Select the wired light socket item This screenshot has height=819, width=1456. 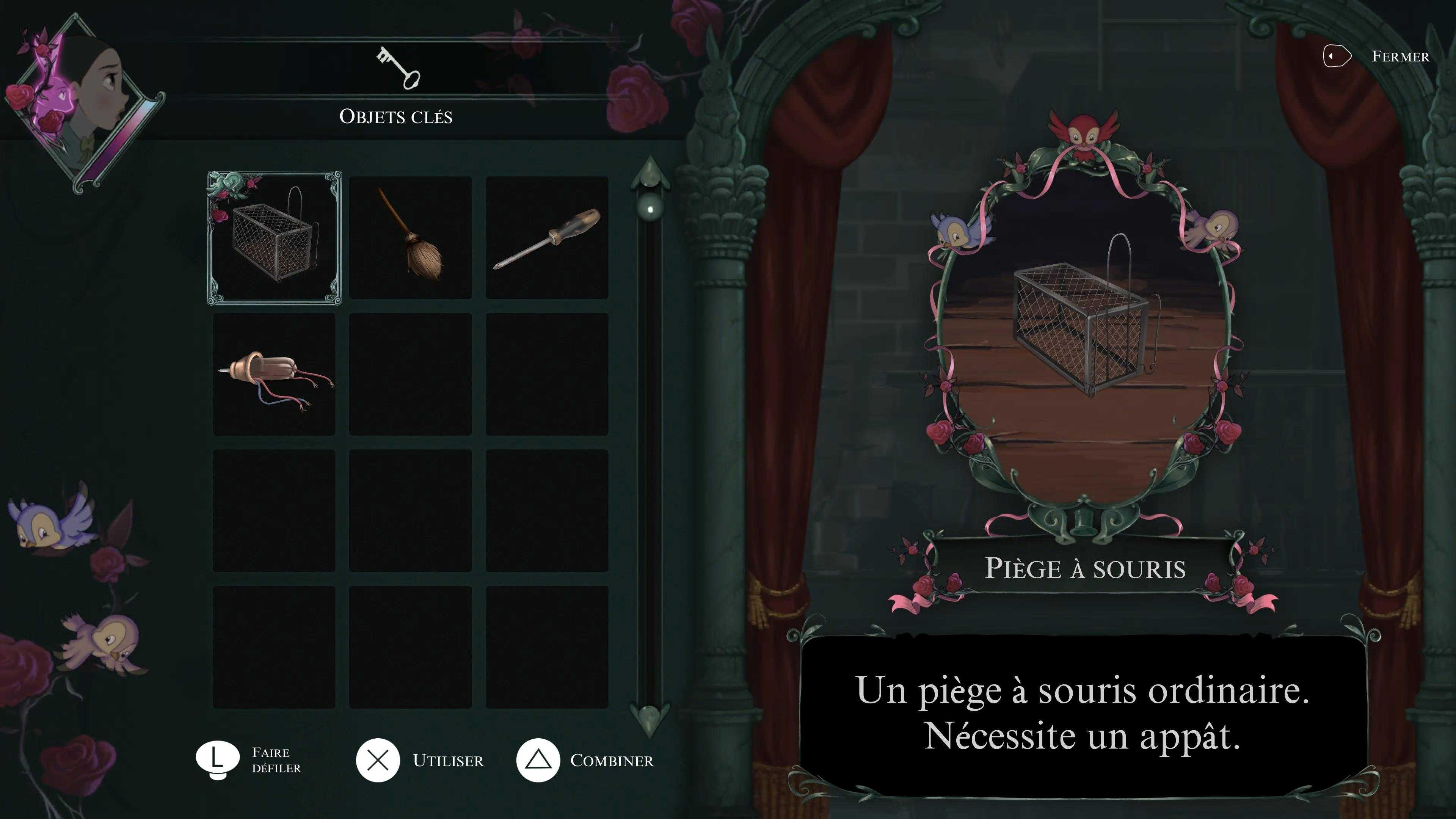coord(274,374)
